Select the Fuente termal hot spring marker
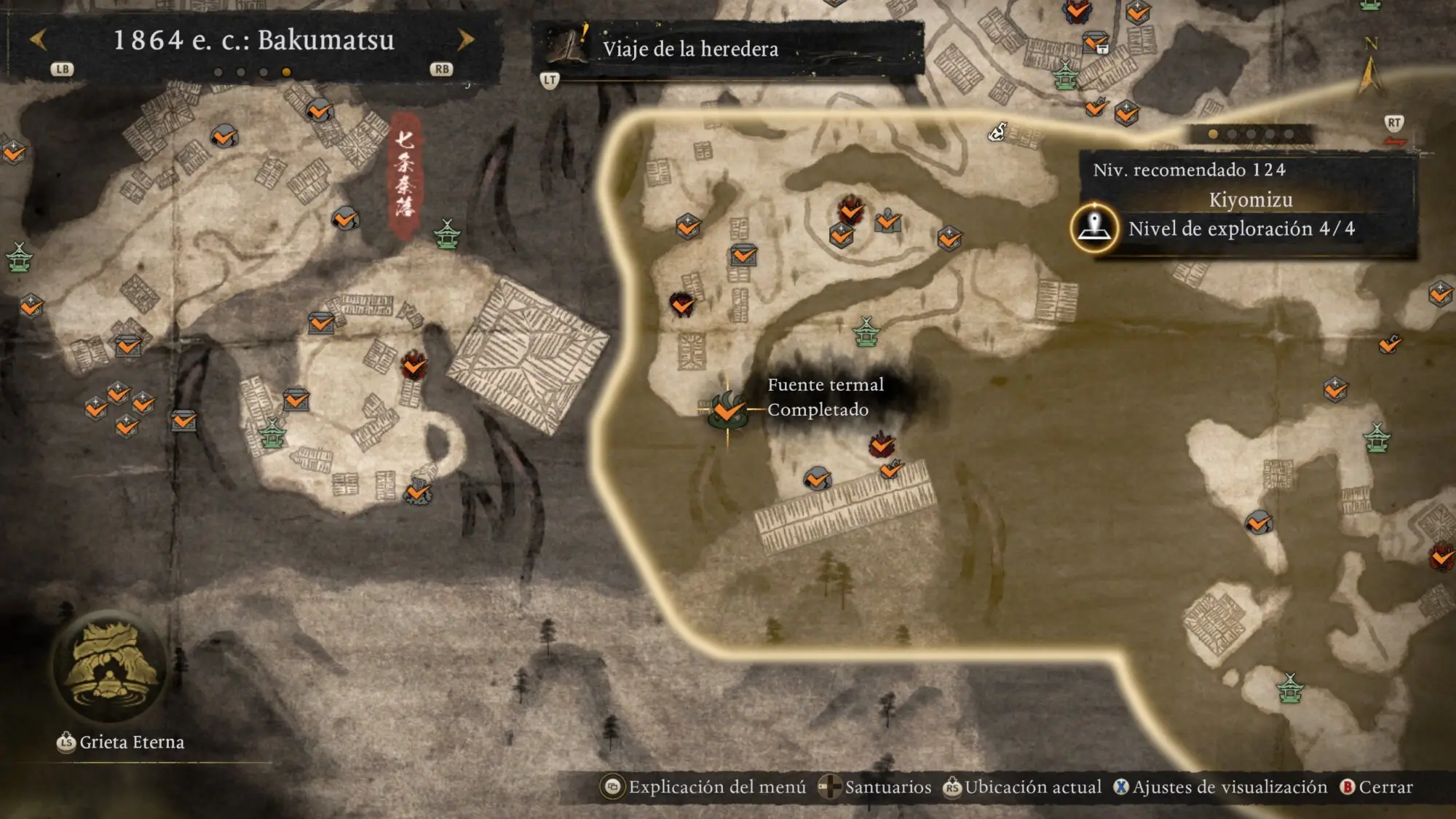This screenshot has width=1456, height=819. click(727, 410)
